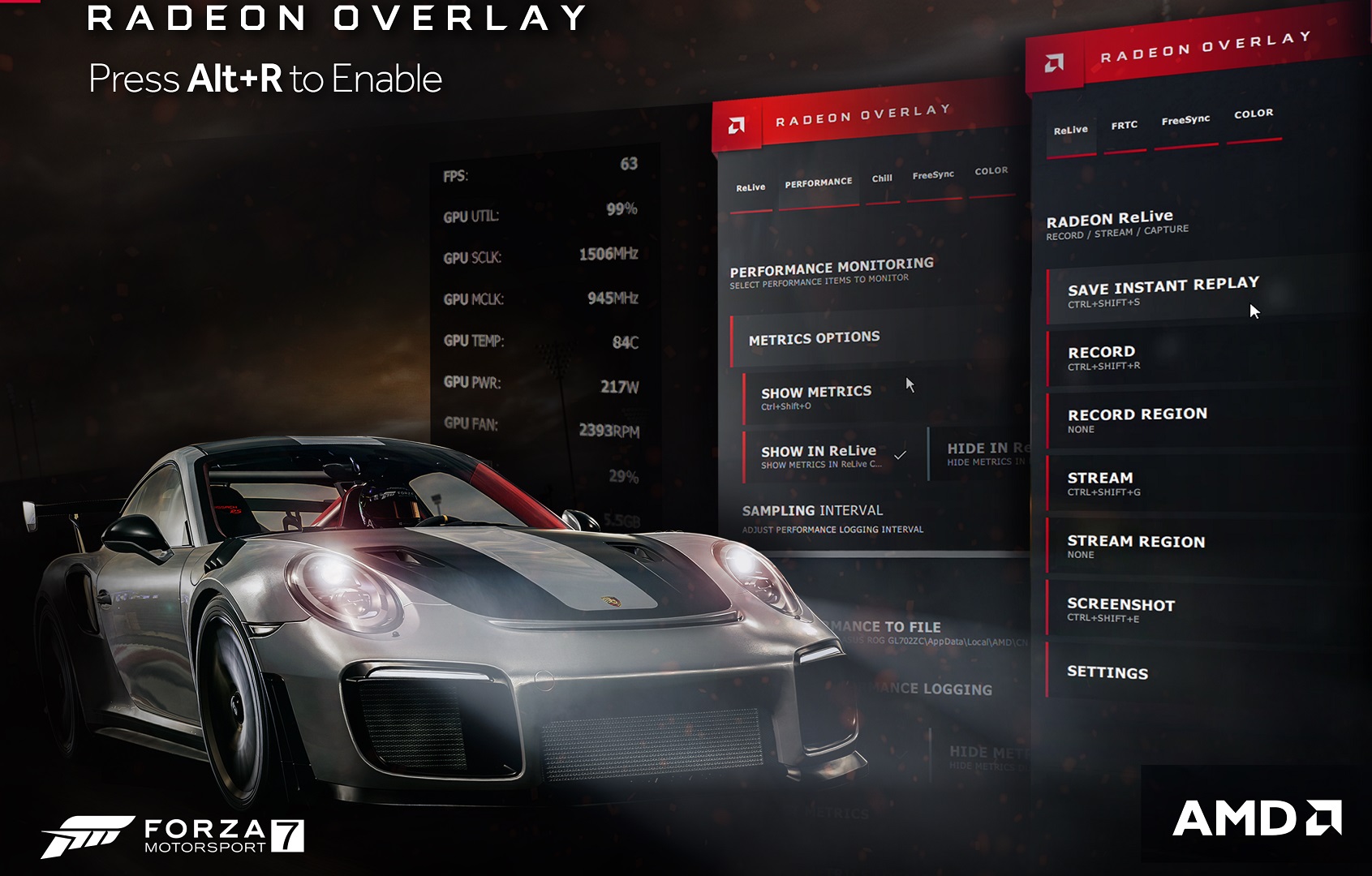Switch to the Performance tab
This screenshot has width=1372, height=876.
pyautogui.click(x=818, y=183)
